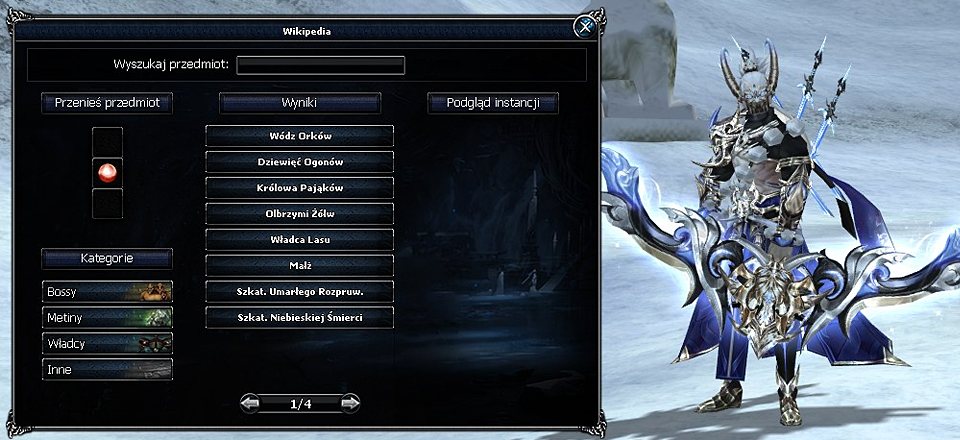
Task: Go to the previous results page
Action: [251, 403]
